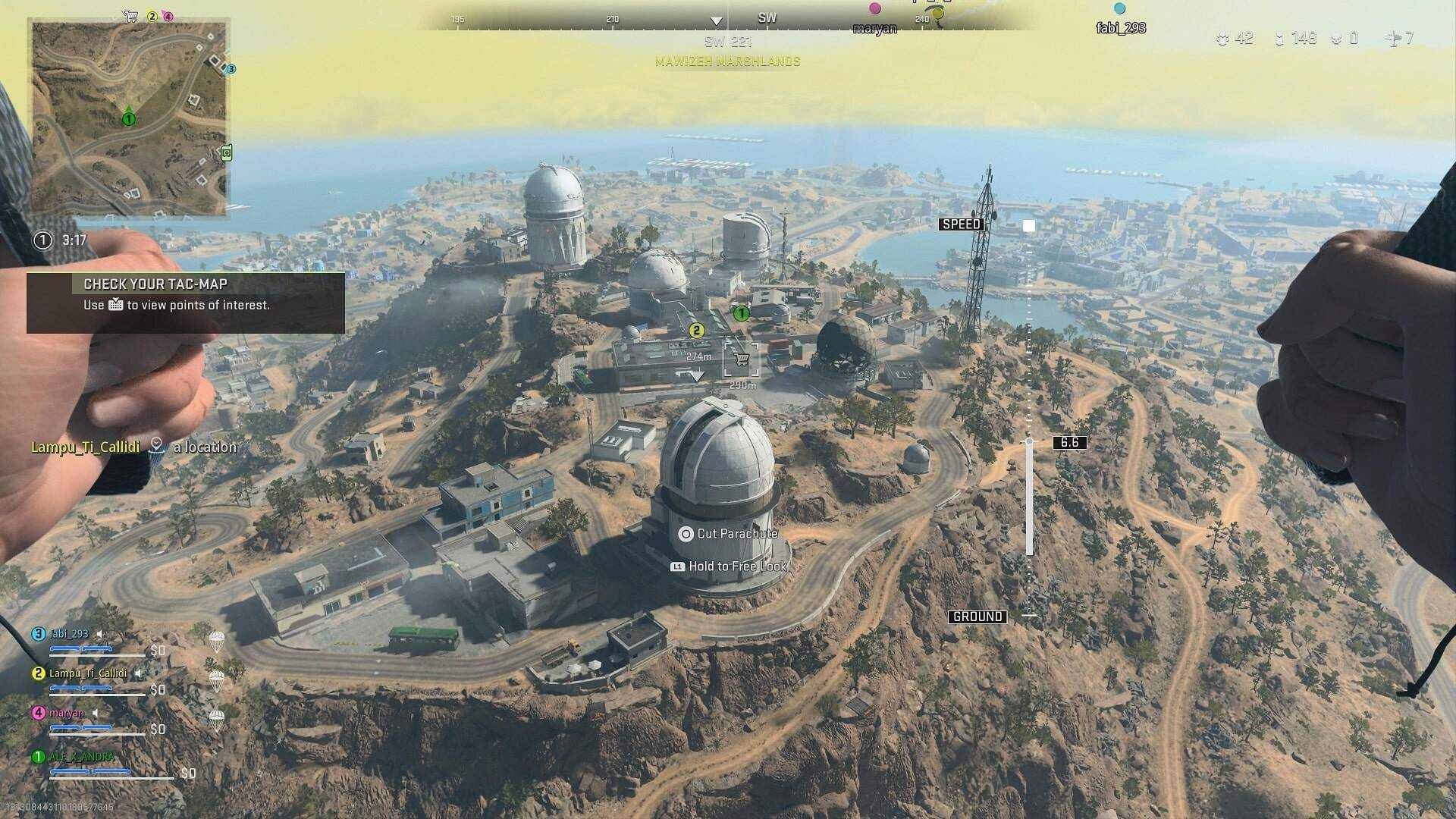Click the altitude gauge's 6.6 handle

(x=1069, y=442)
